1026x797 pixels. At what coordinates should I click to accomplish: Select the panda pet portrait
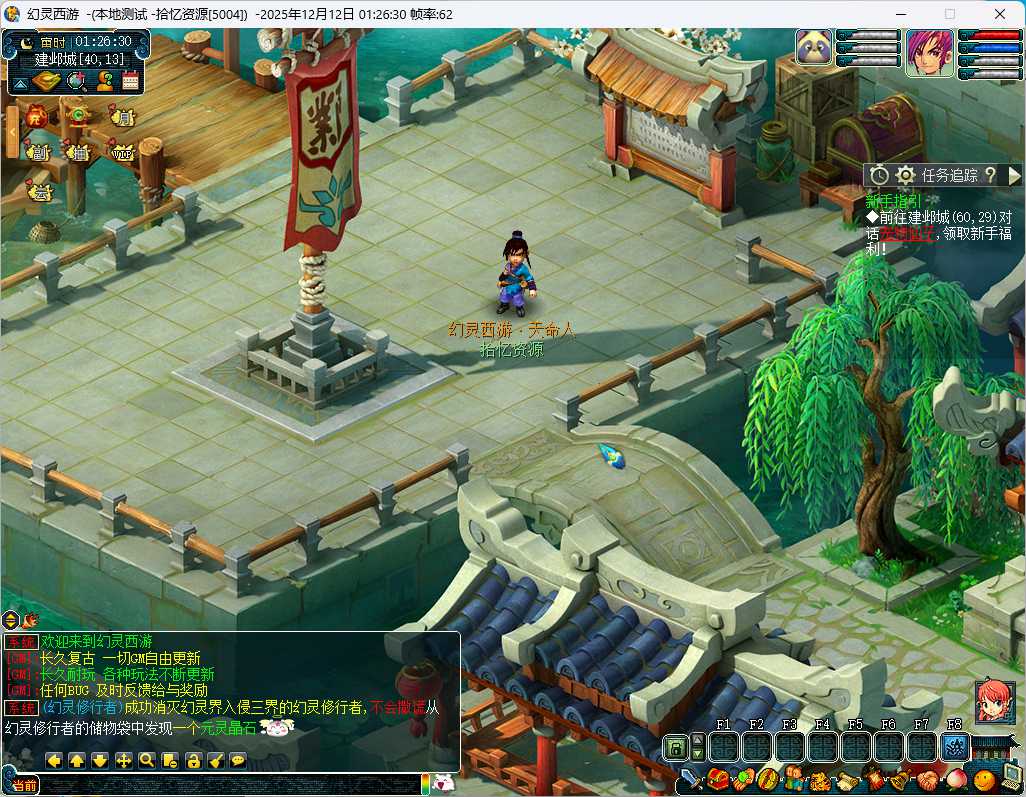point(815,50)
